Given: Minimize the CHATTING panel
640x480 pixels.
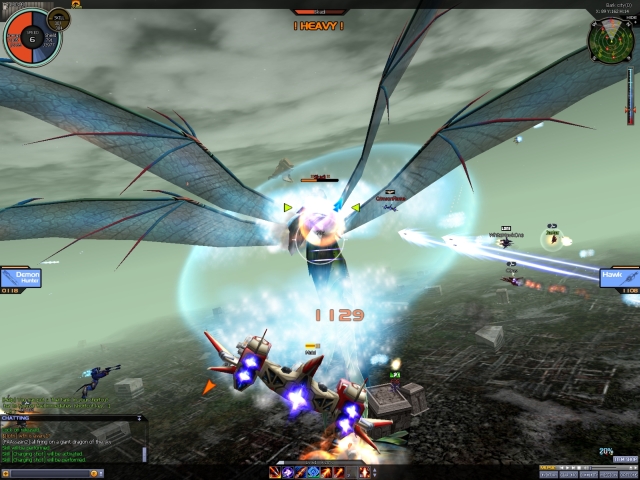Looking at the screenshot, I should point(139,418).
